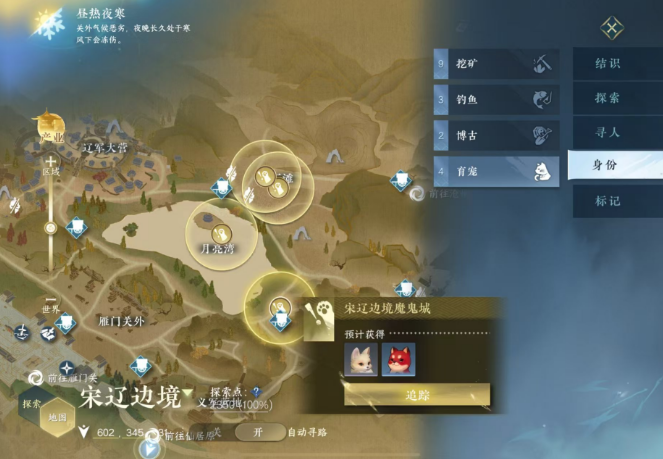
Task: Switch to the 结识 tab
Action: 607,64
